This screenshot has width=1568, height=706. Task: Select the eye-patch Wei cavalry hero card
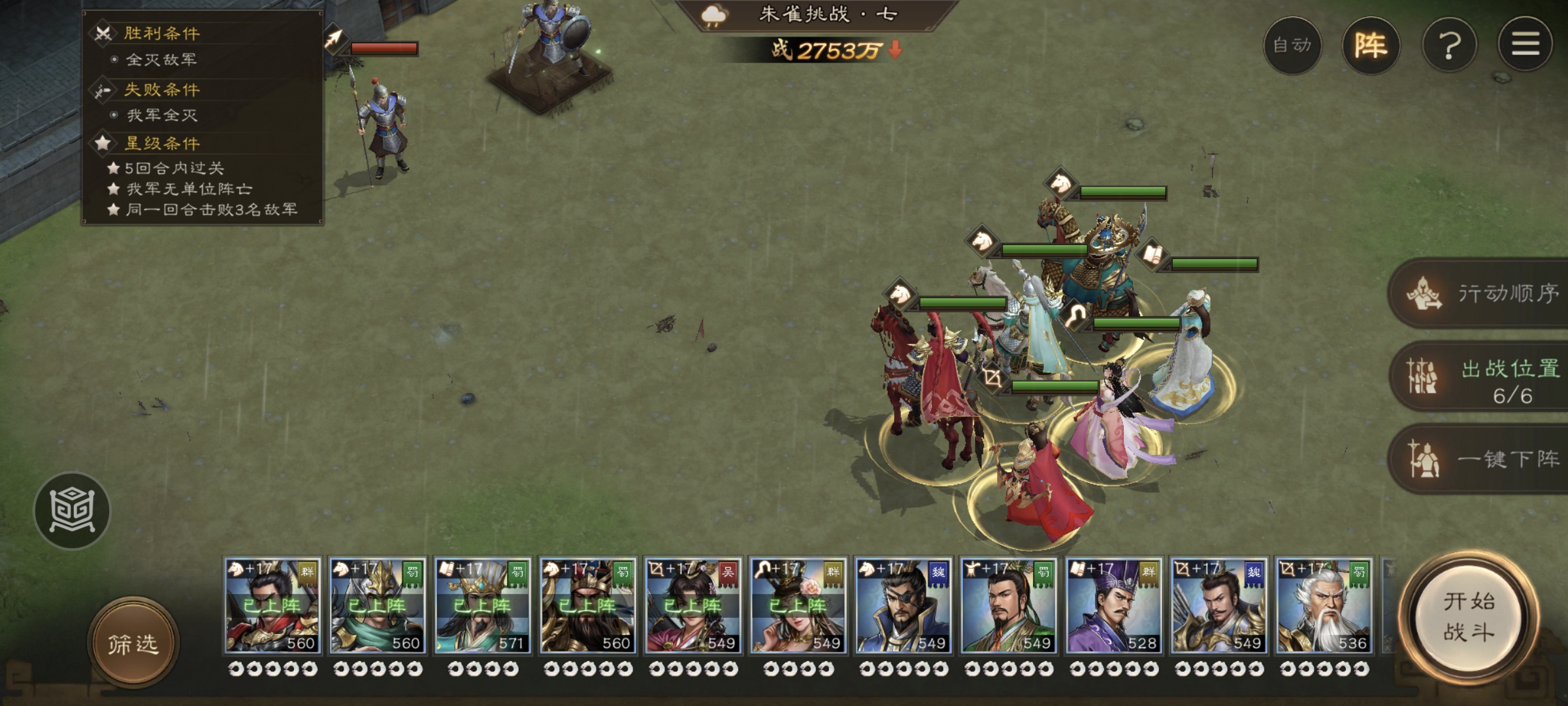click(903, 605)
